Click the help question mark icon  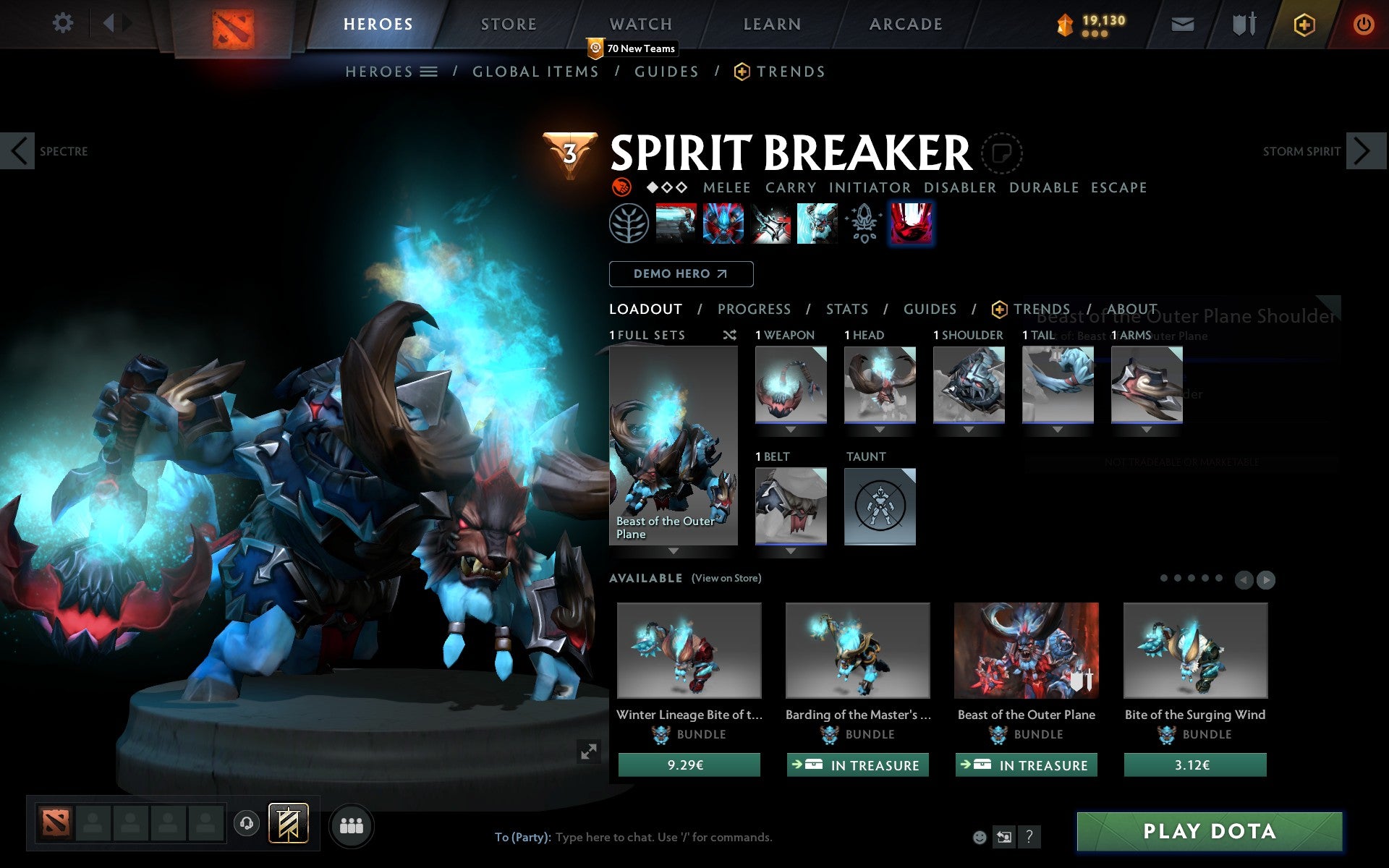pos(1028,837)
